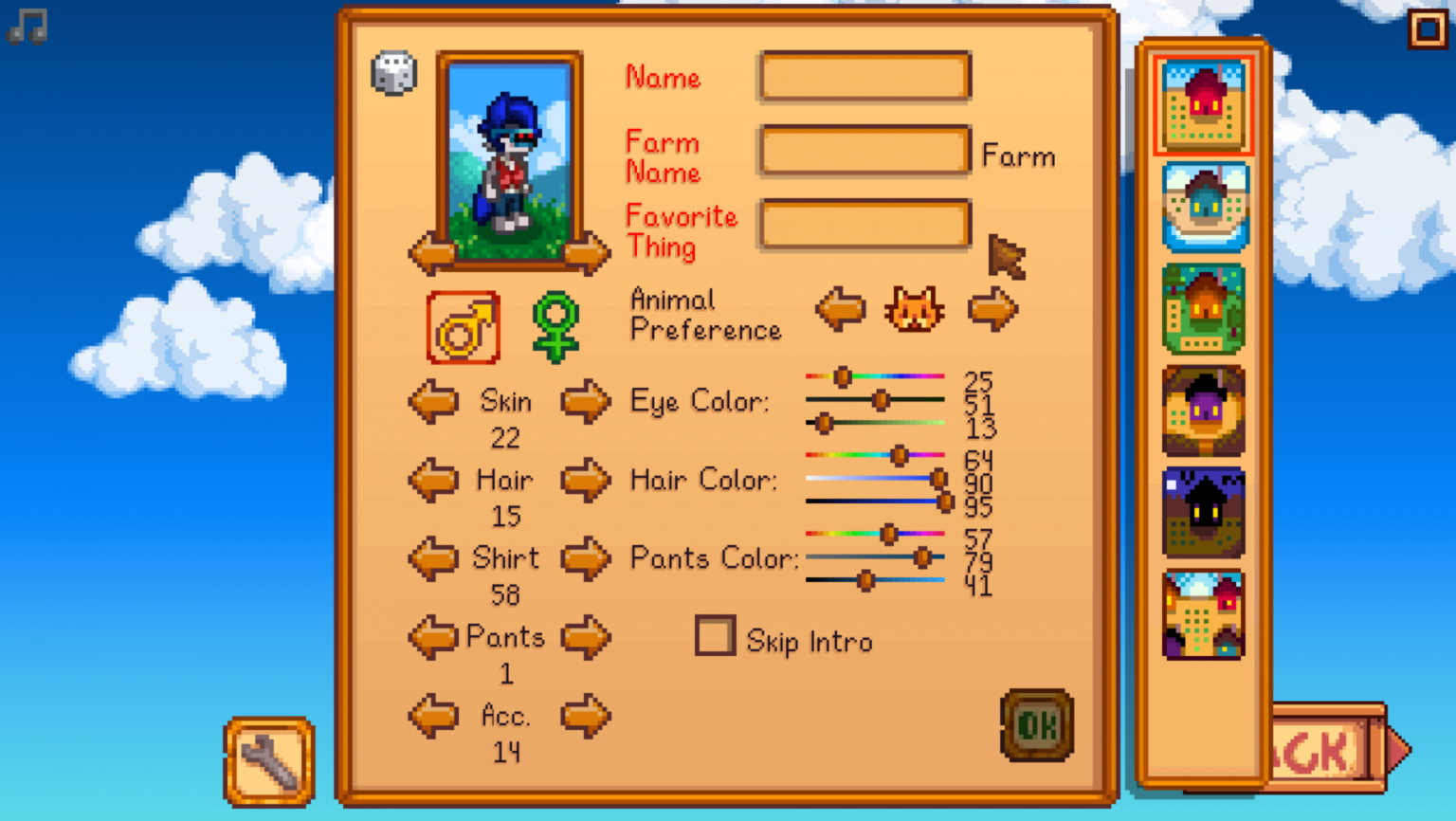
Task: Click the Name input field
Action: [863, 77]
